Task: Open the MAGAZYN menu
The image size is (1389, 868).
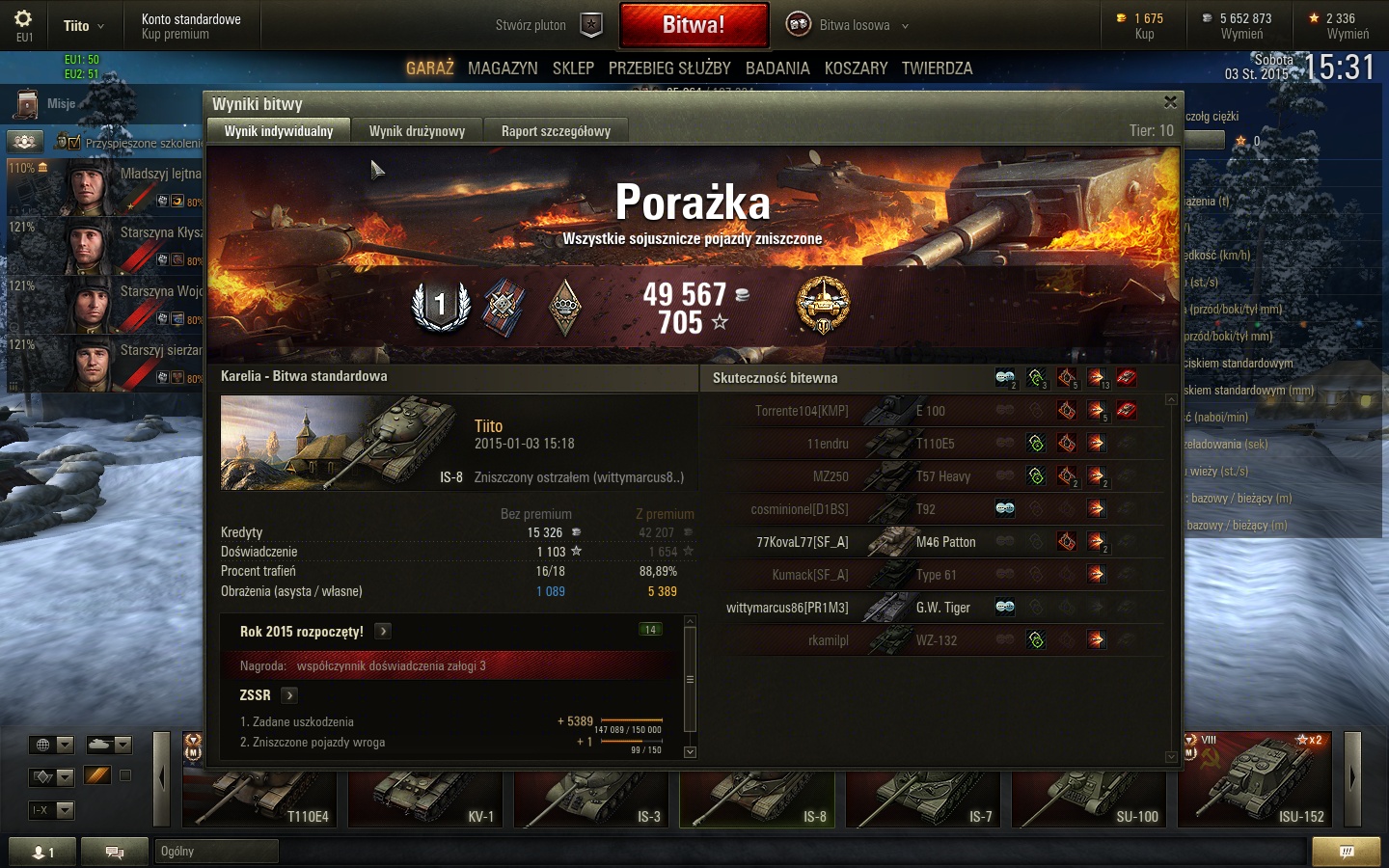Action: tap(503, 68)
